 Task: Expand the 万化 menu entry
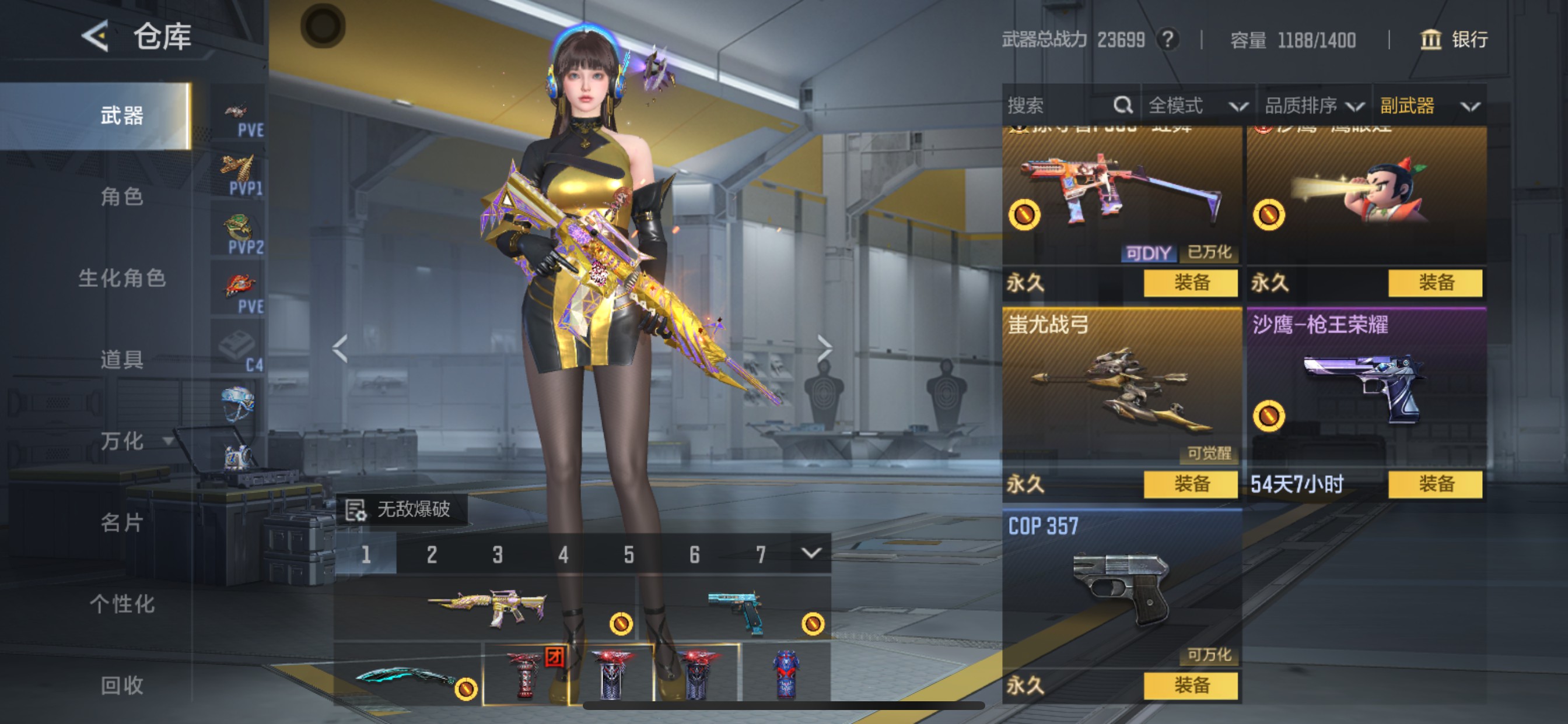click(x=135, y=441)
